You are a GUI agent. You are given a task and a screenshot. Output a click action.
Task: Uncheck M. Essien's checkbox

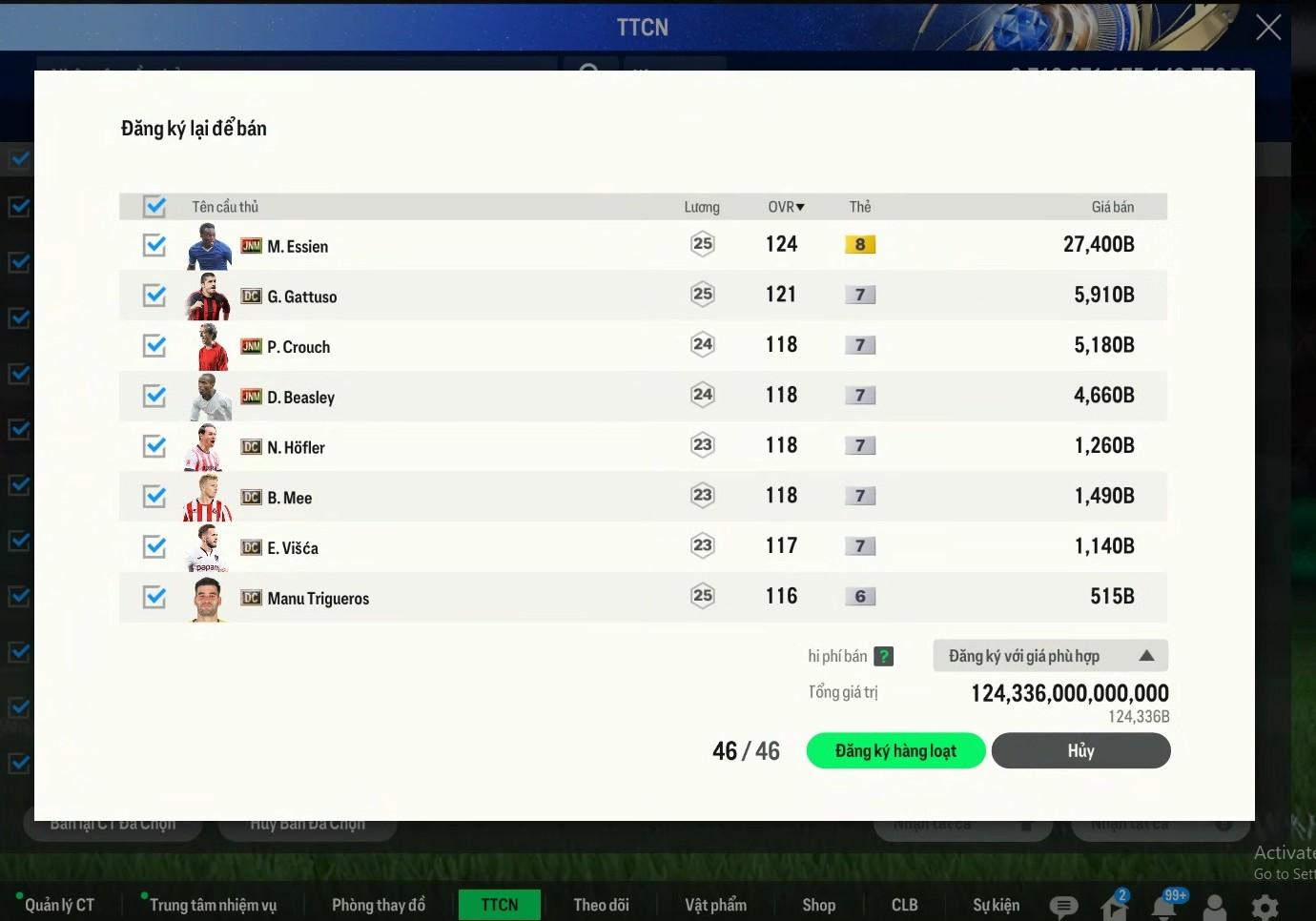point(154,245)
